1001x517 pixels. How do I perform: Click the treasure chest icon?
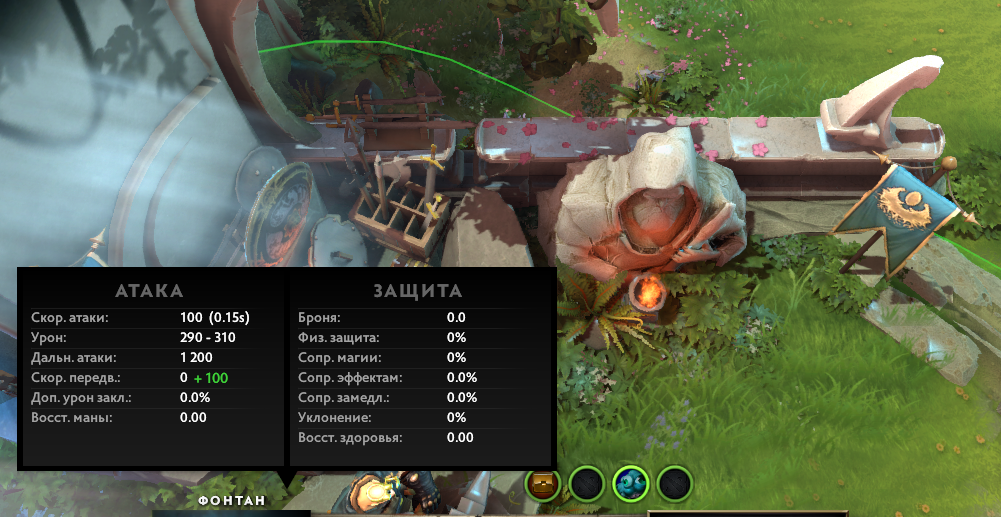(x=543, y=485)
